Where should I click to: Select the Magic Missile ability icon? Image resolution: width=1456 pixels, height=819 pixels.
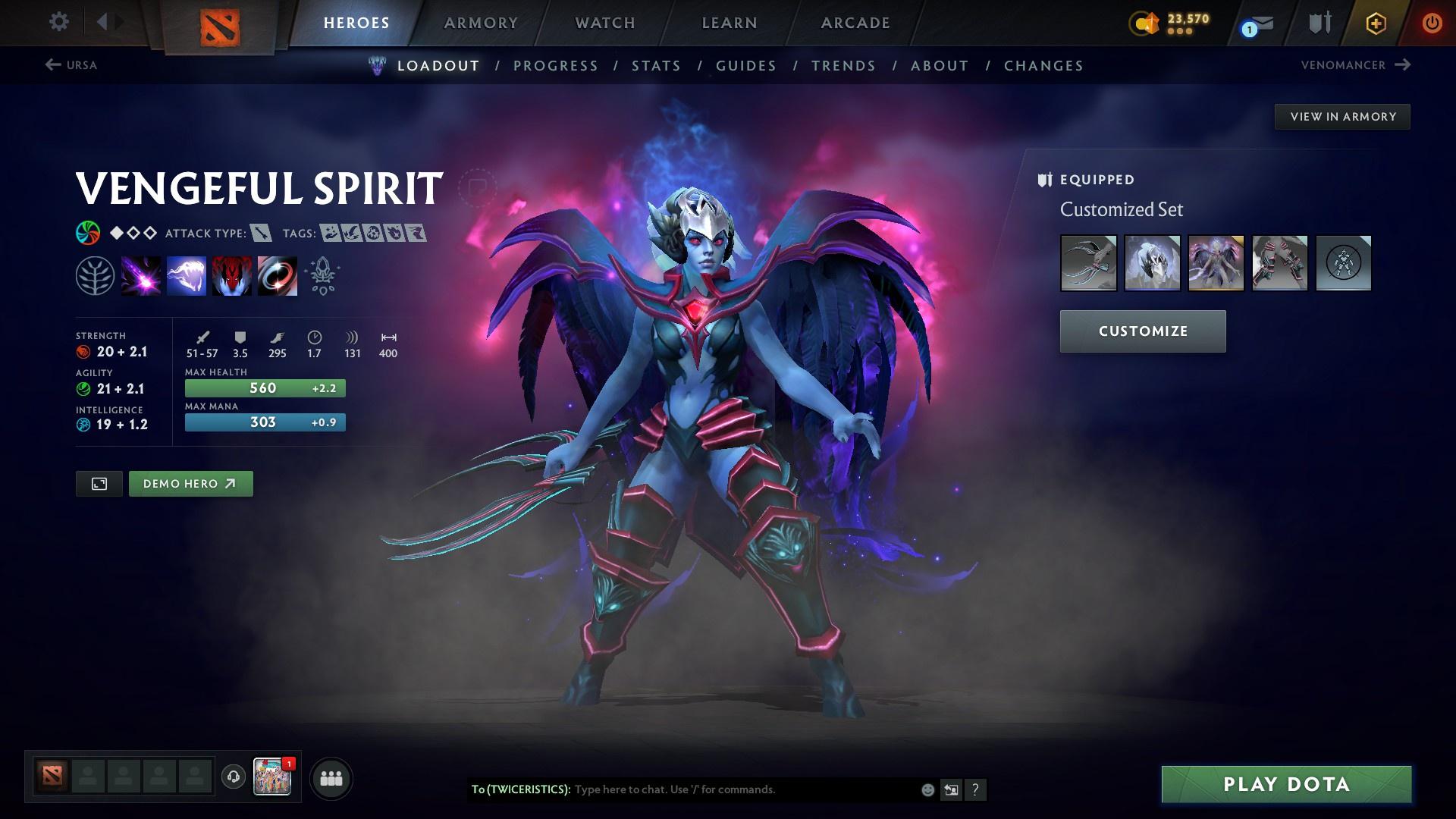click(x=141, y=275)
